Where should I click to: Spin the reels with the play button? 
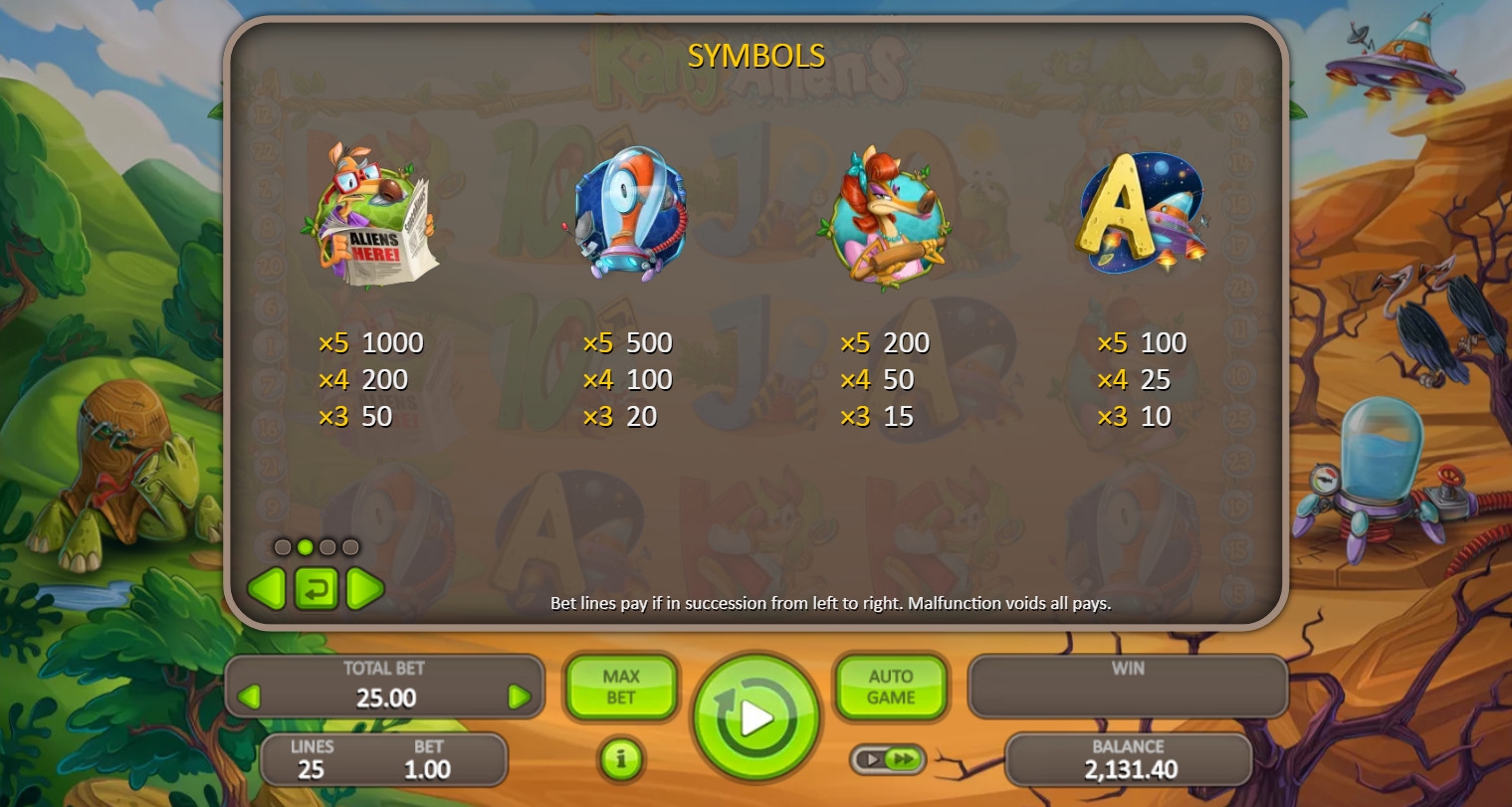click(x=756, y=716)
